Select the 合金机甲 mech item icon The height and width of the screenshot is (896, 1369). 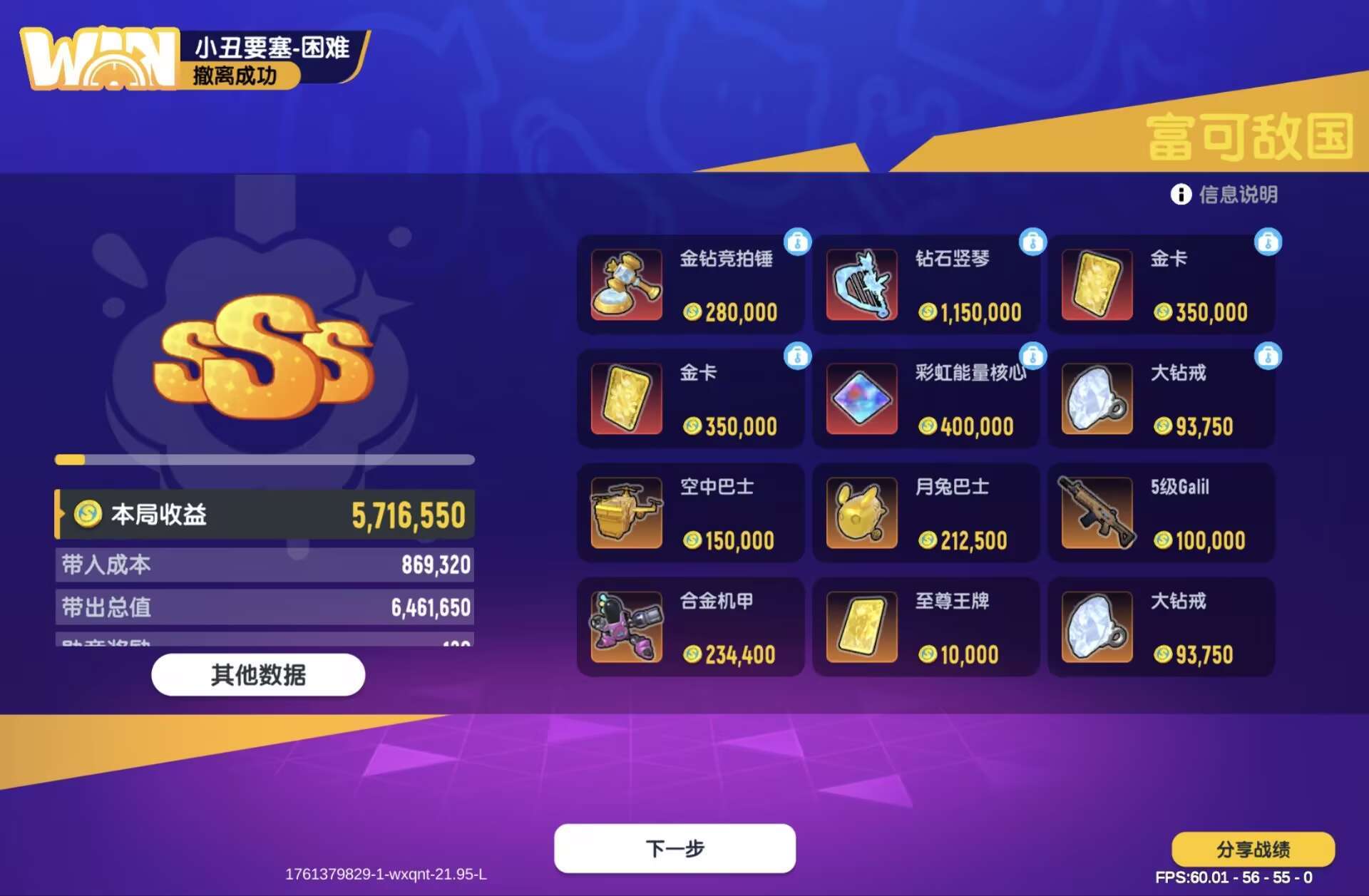tap(625, 627)
